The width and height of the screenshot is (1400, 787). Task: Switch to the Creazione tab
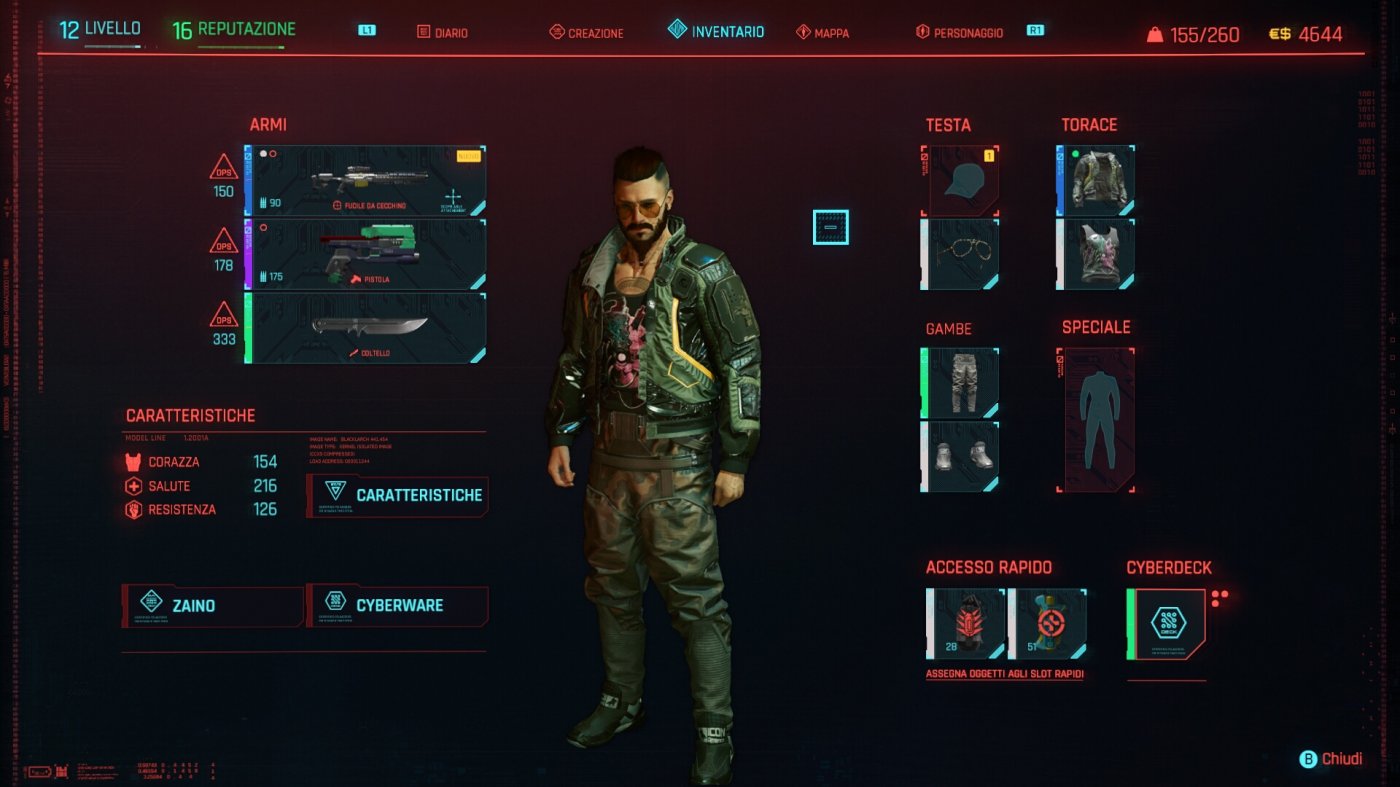pyautogui.click(x=586, y=32)
